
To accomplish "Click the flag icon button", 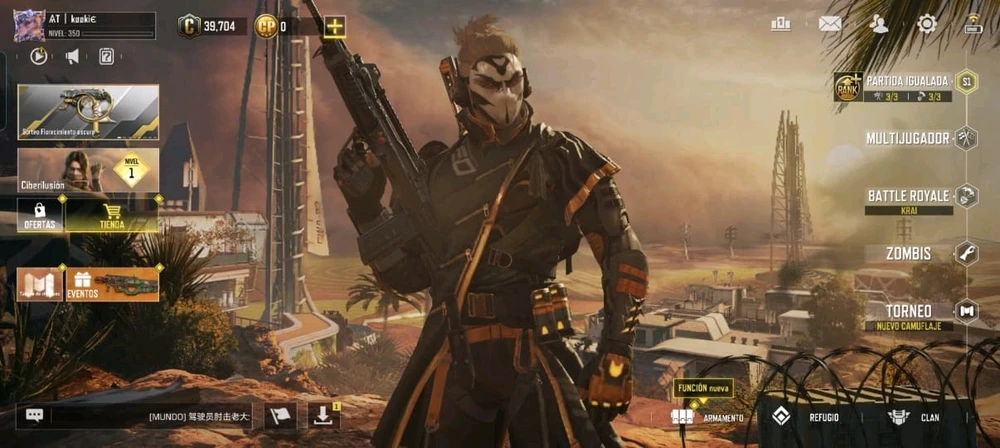I will [280, 415].
